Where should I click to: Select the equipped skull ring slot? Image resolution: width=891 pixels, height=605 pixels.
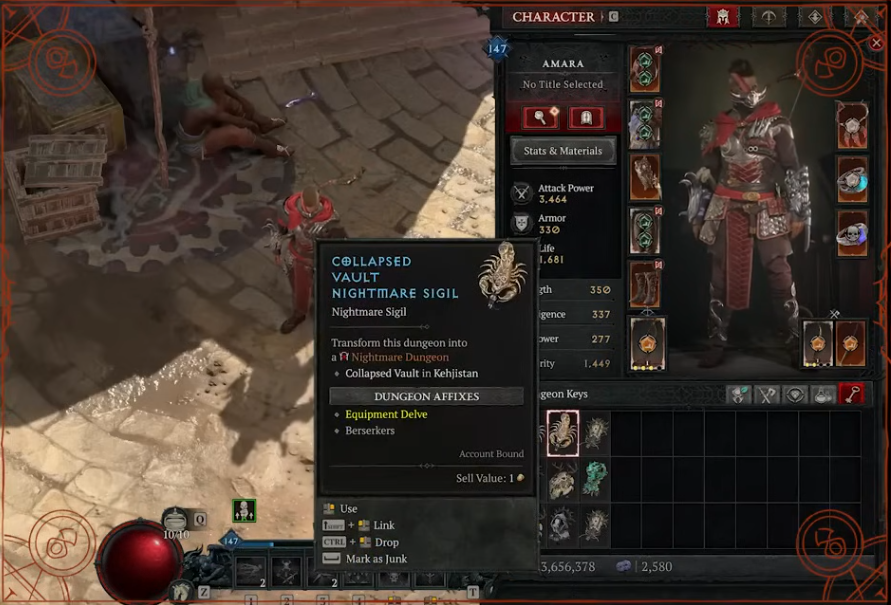(x=852, y=233)
